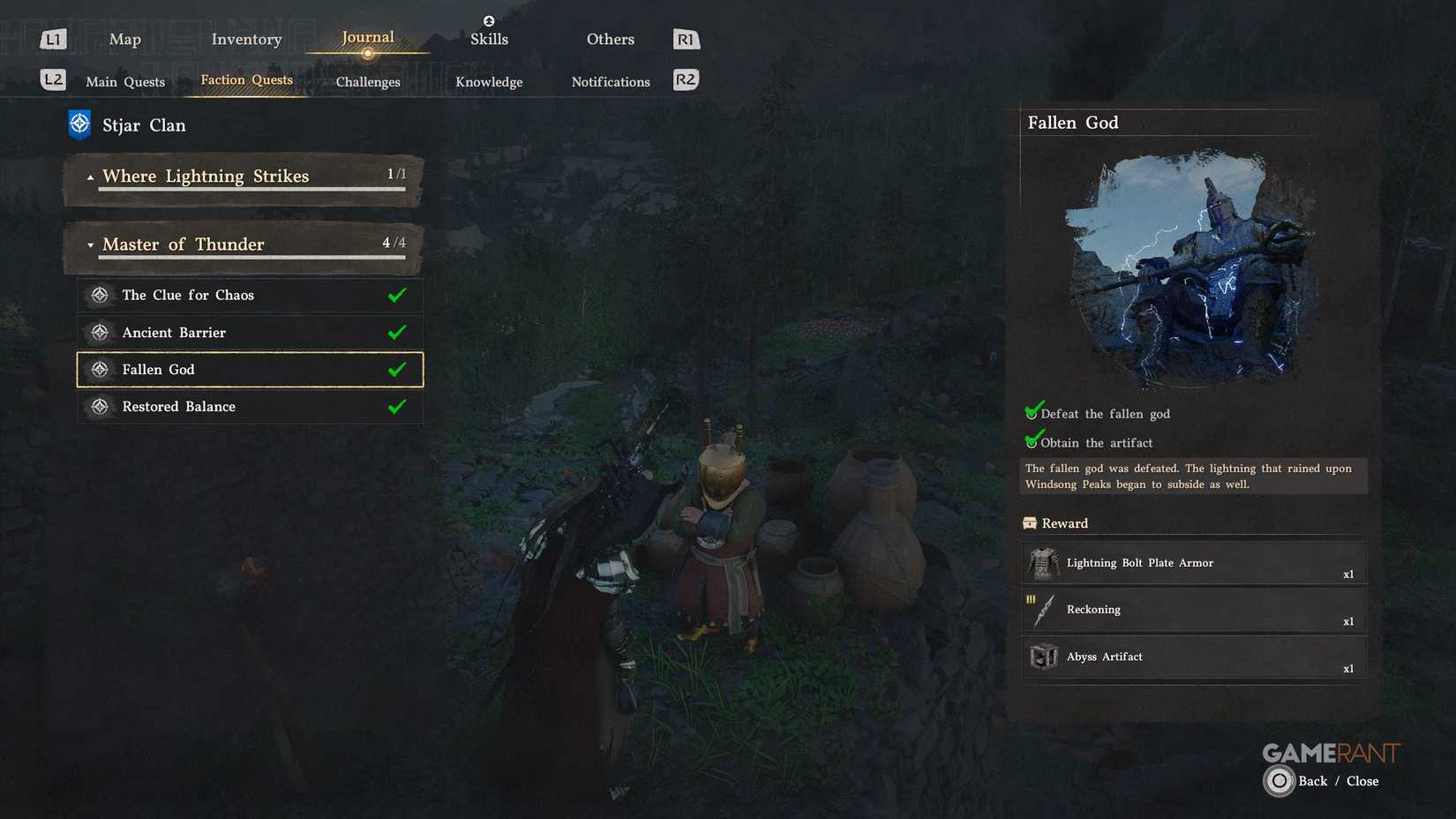1456x819 pixels.
Task: Click the quest icon beside Restored Balance
Action: point(100,406)
